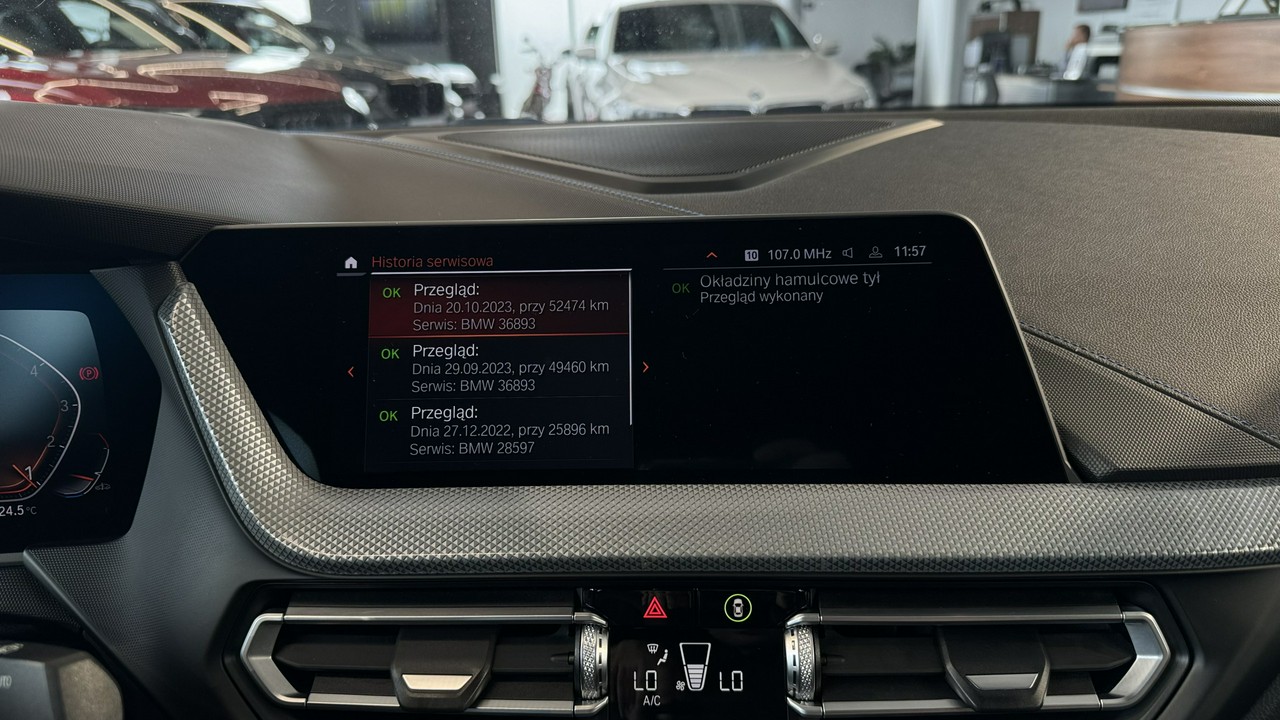Tap the home icon beside Historia serwisowa
Screen dimensions: 1280x720
point(350,262)
